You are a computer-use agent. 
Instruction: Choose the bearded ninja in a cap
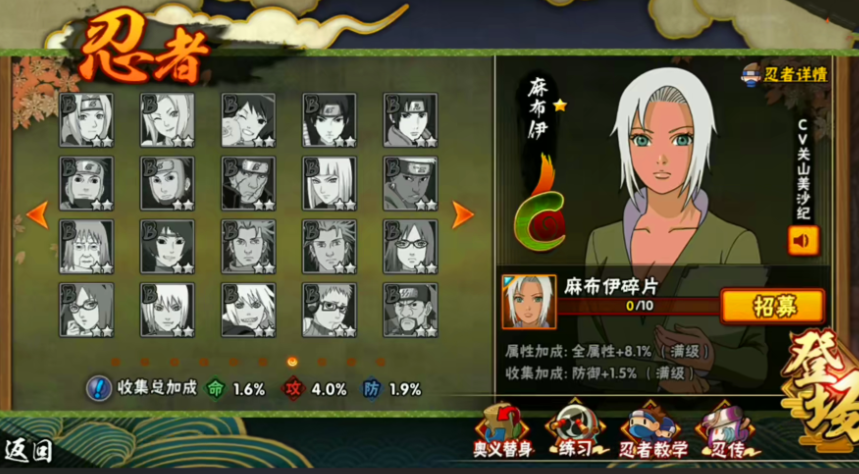[x=410, y=309]
